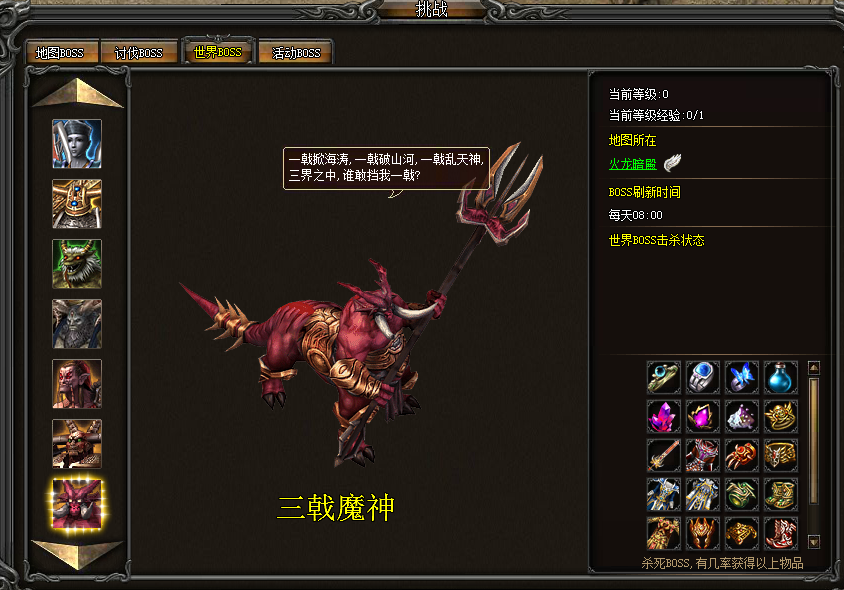
Task: Select the 世界BOSS tab
Action: pos(216,52)
